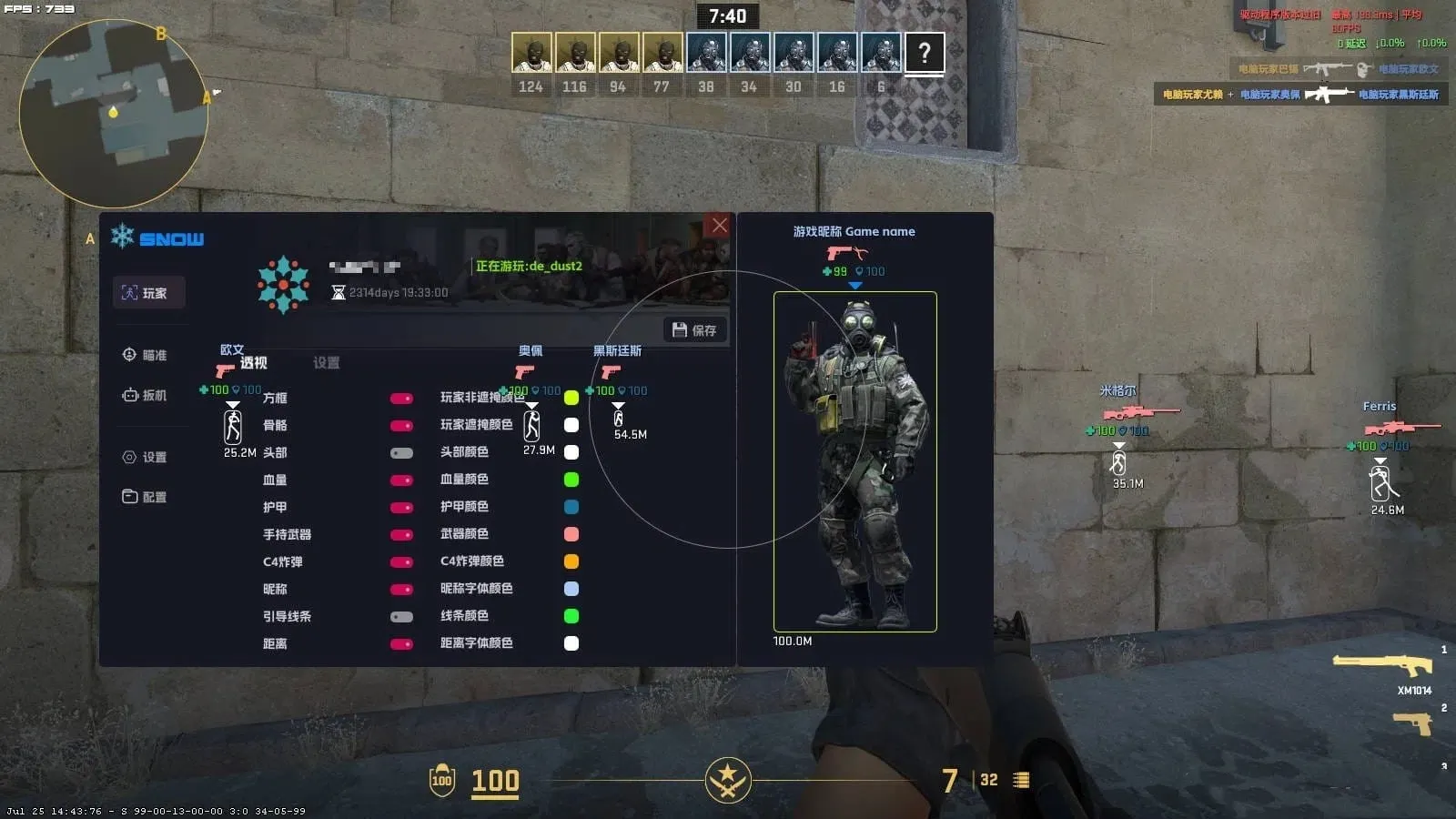
Task: Click the 保存 save button
Action: pyautogui.click(x=695, y=330)
